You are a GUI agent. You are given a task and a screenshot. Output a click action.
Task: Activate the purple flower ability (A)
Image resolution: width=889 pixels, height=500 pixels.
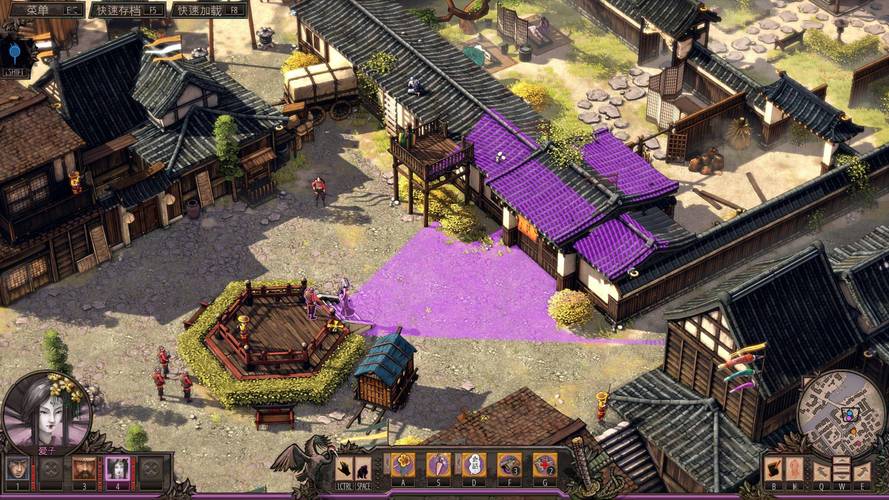coord(403,464)
